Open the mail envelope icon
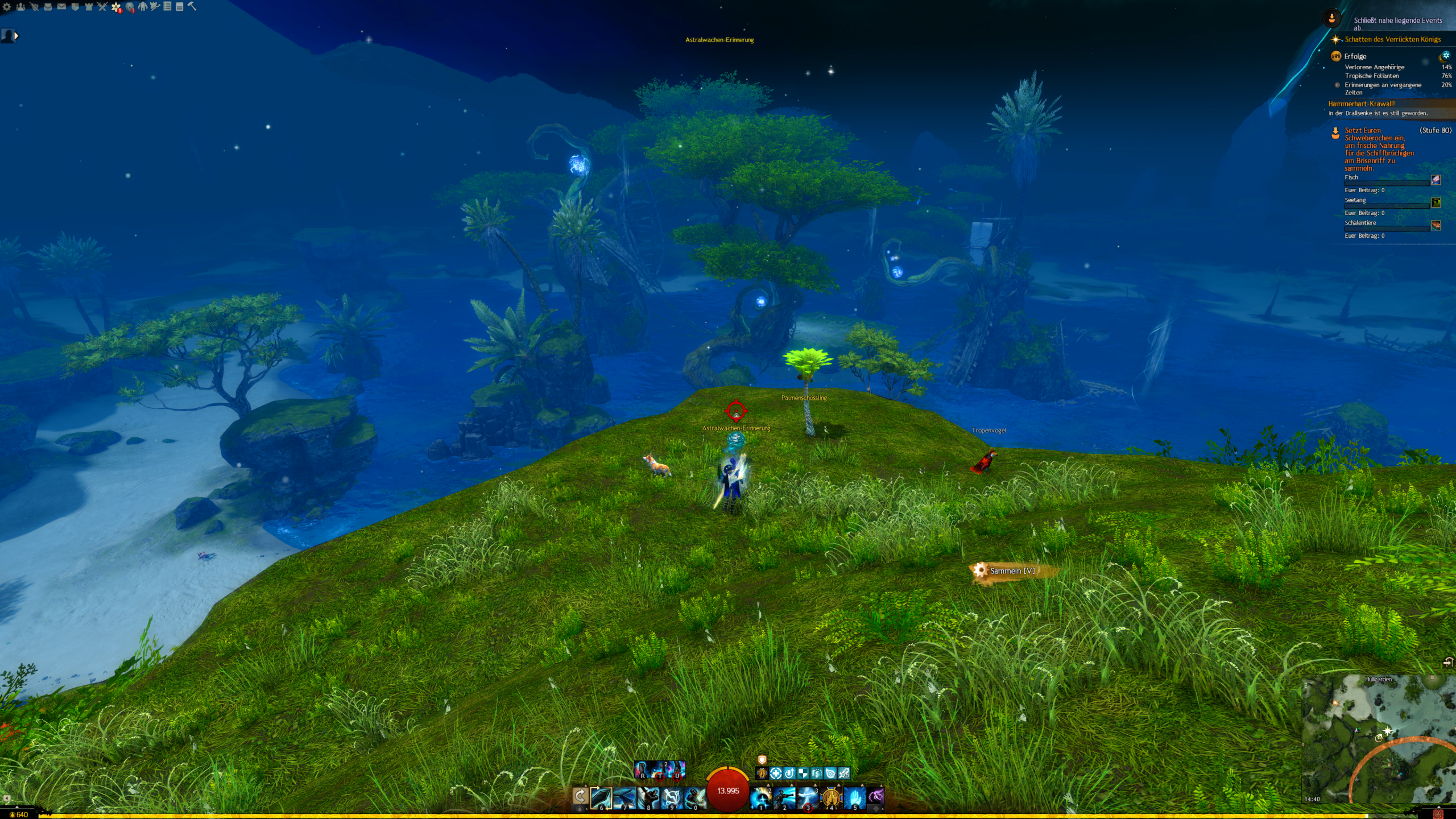This screenshot has width=1456, height=819. (x=61, y=7)
